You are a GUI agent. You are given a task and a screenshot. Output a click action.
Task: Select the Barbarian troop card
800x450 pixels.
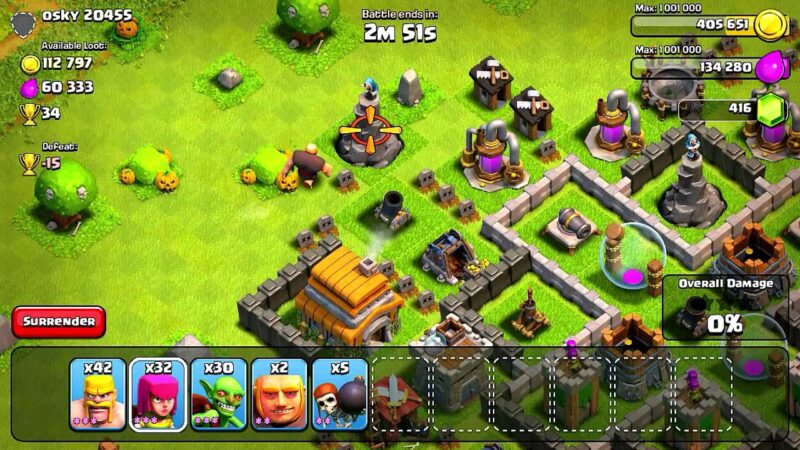pyautogui.click(x=98, y=395)
